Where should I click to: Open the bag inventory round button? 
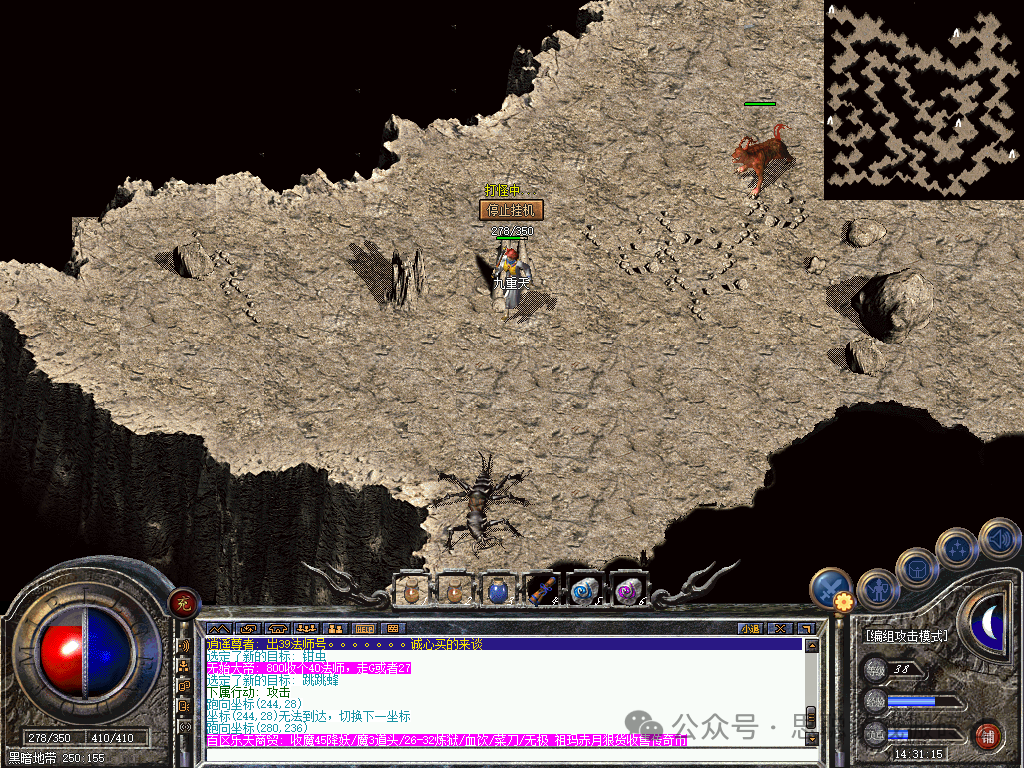916,568
